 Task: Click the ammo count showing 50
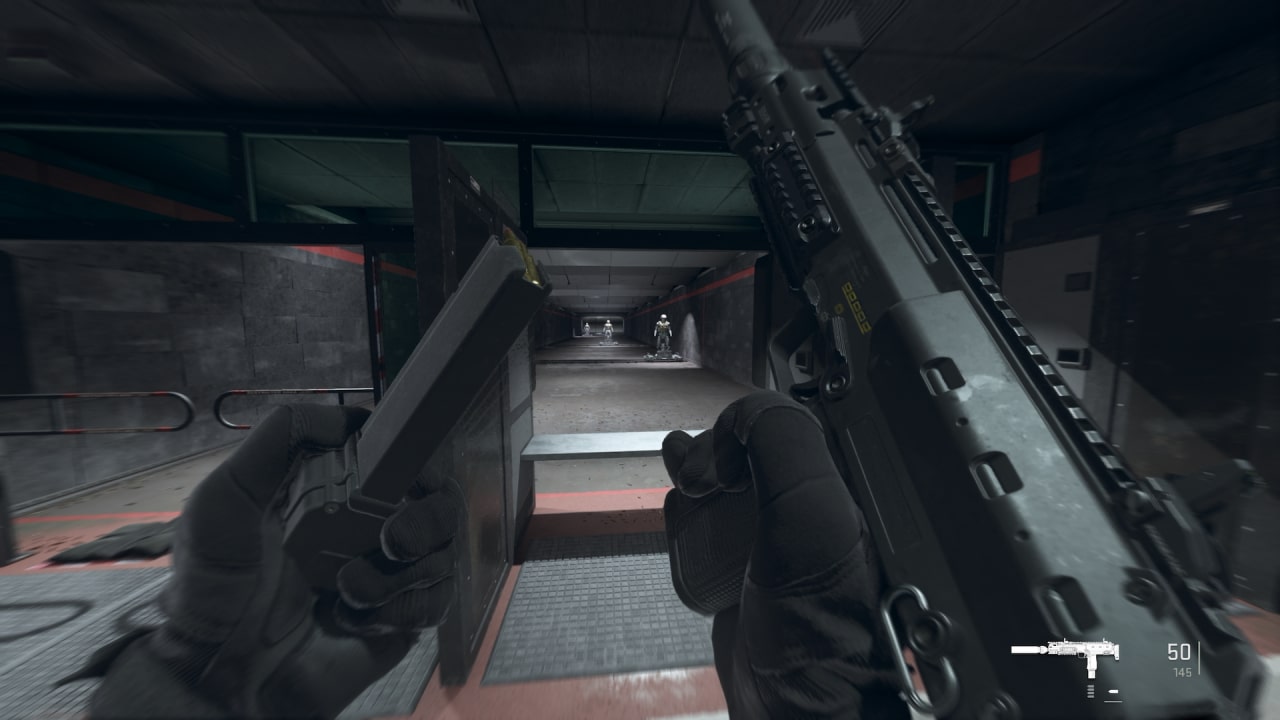[1180, 649]
